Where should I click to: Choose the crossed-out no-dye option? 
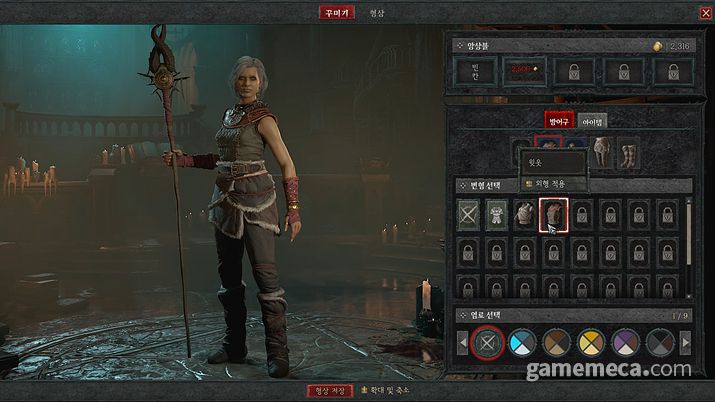pos(486,342)
